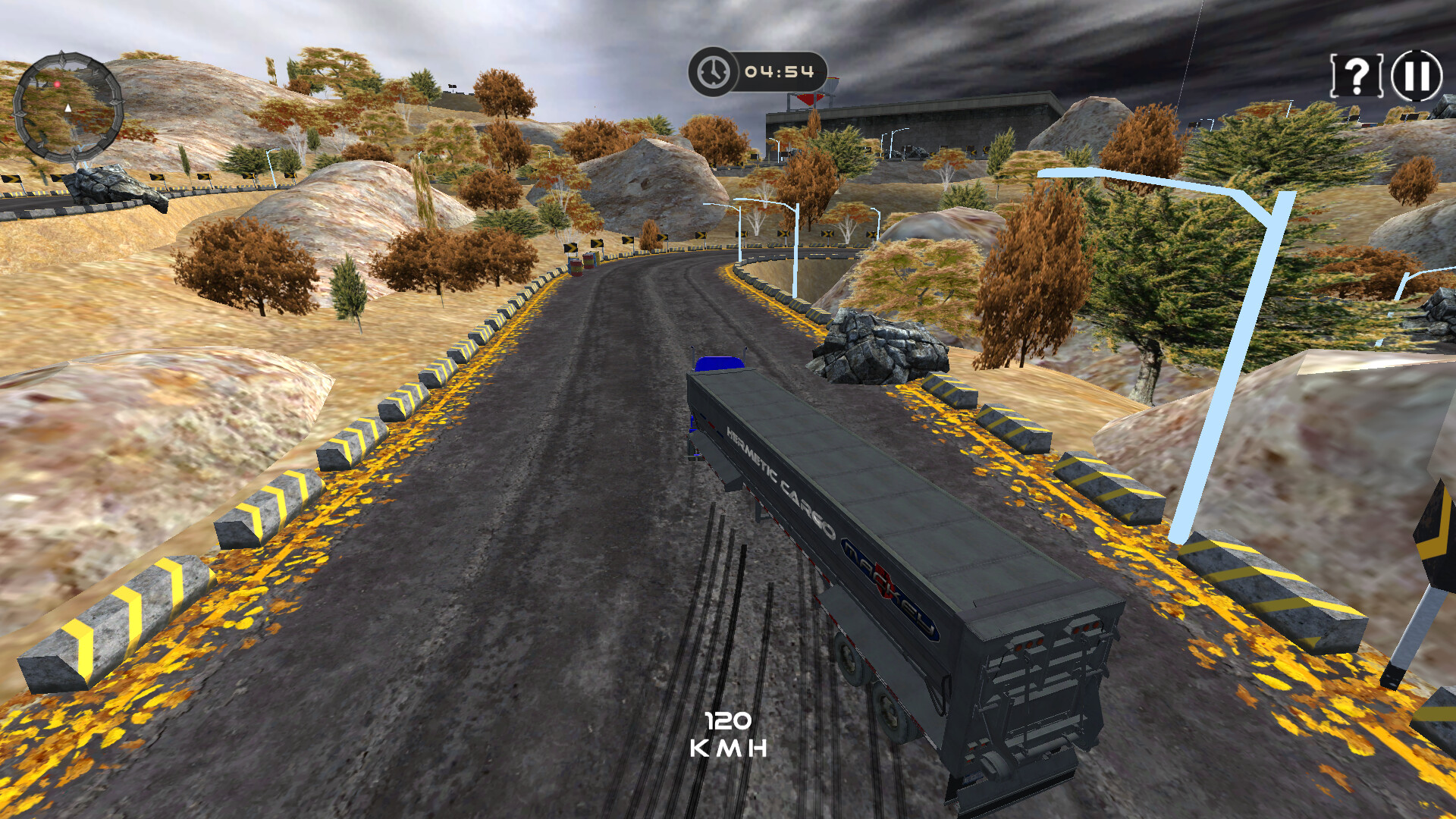Click the clock icon beside the timer

[x=712, y=71]
